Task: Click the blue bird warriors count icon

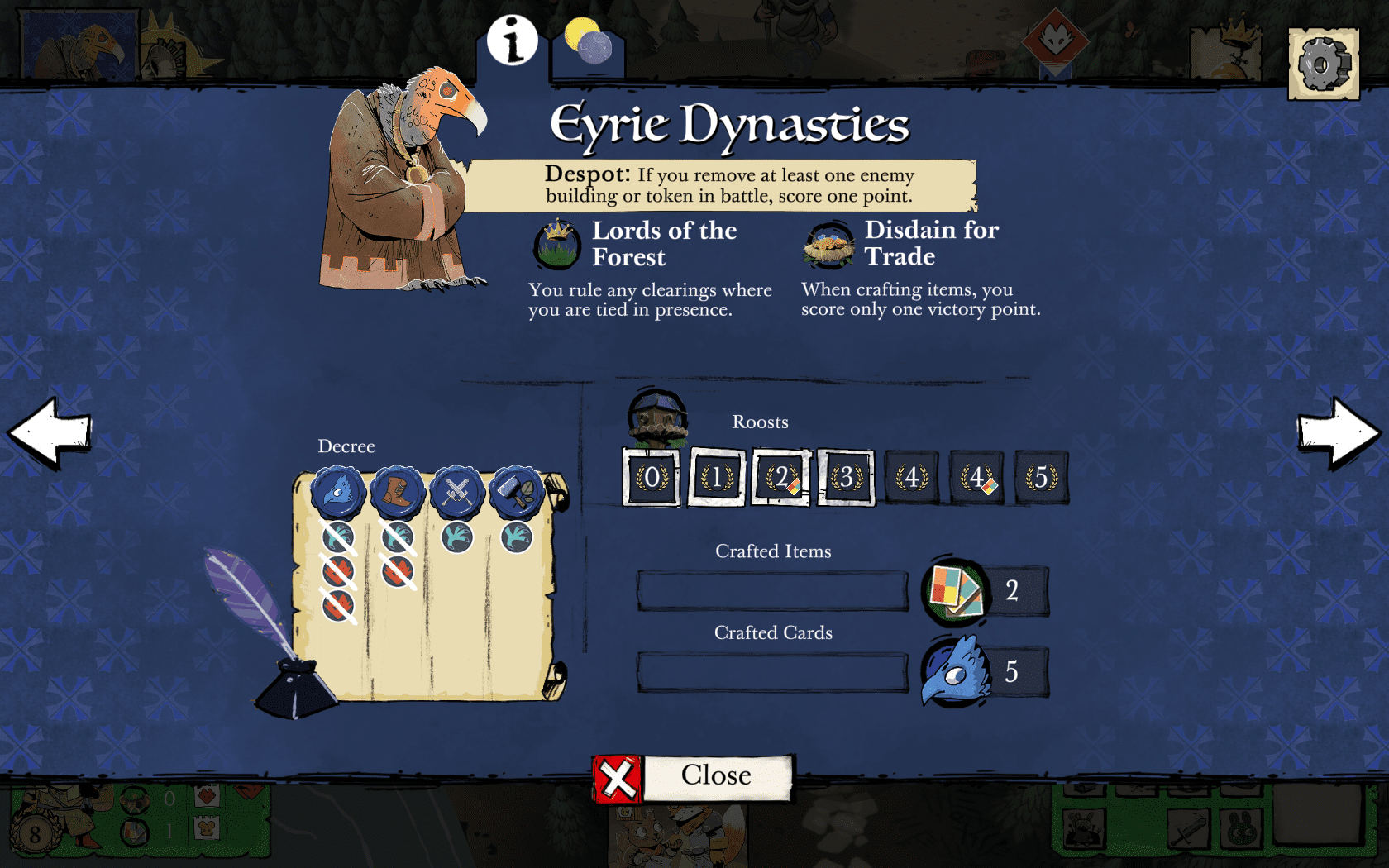Action: (956, 671)
